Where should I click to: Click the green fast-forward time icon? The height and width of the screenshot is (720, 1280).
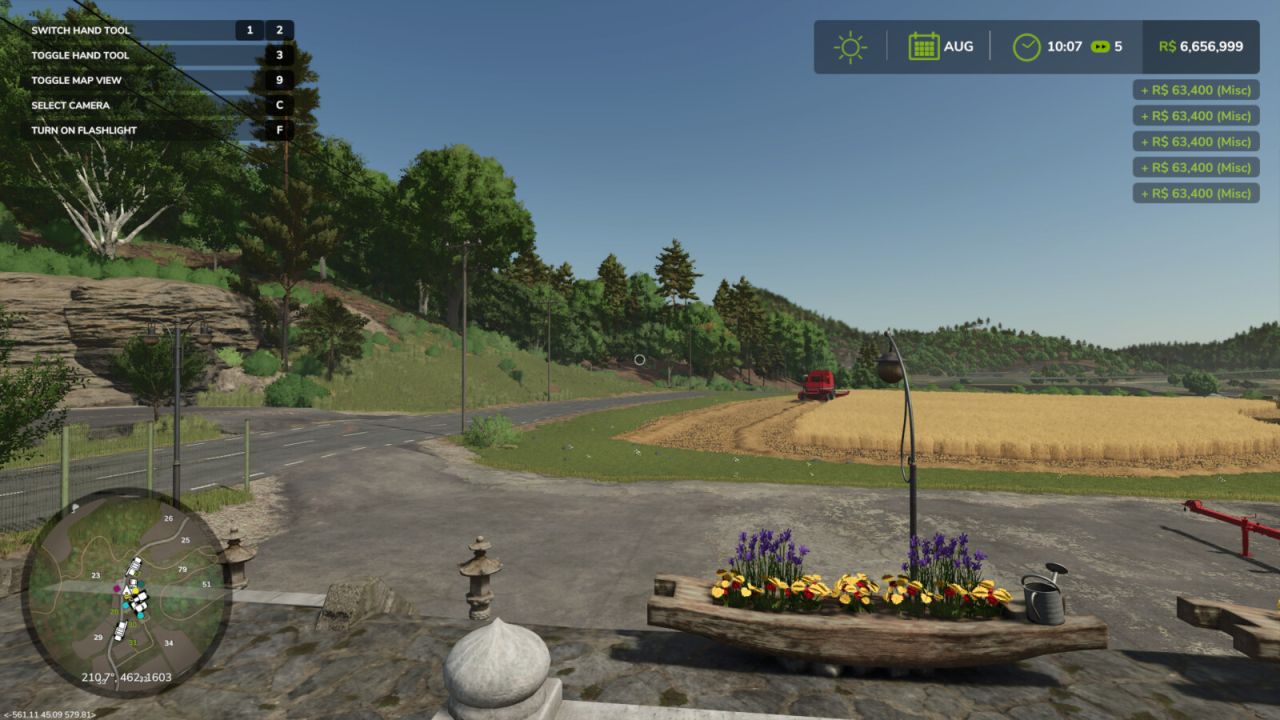click(x=1099, y=45)
